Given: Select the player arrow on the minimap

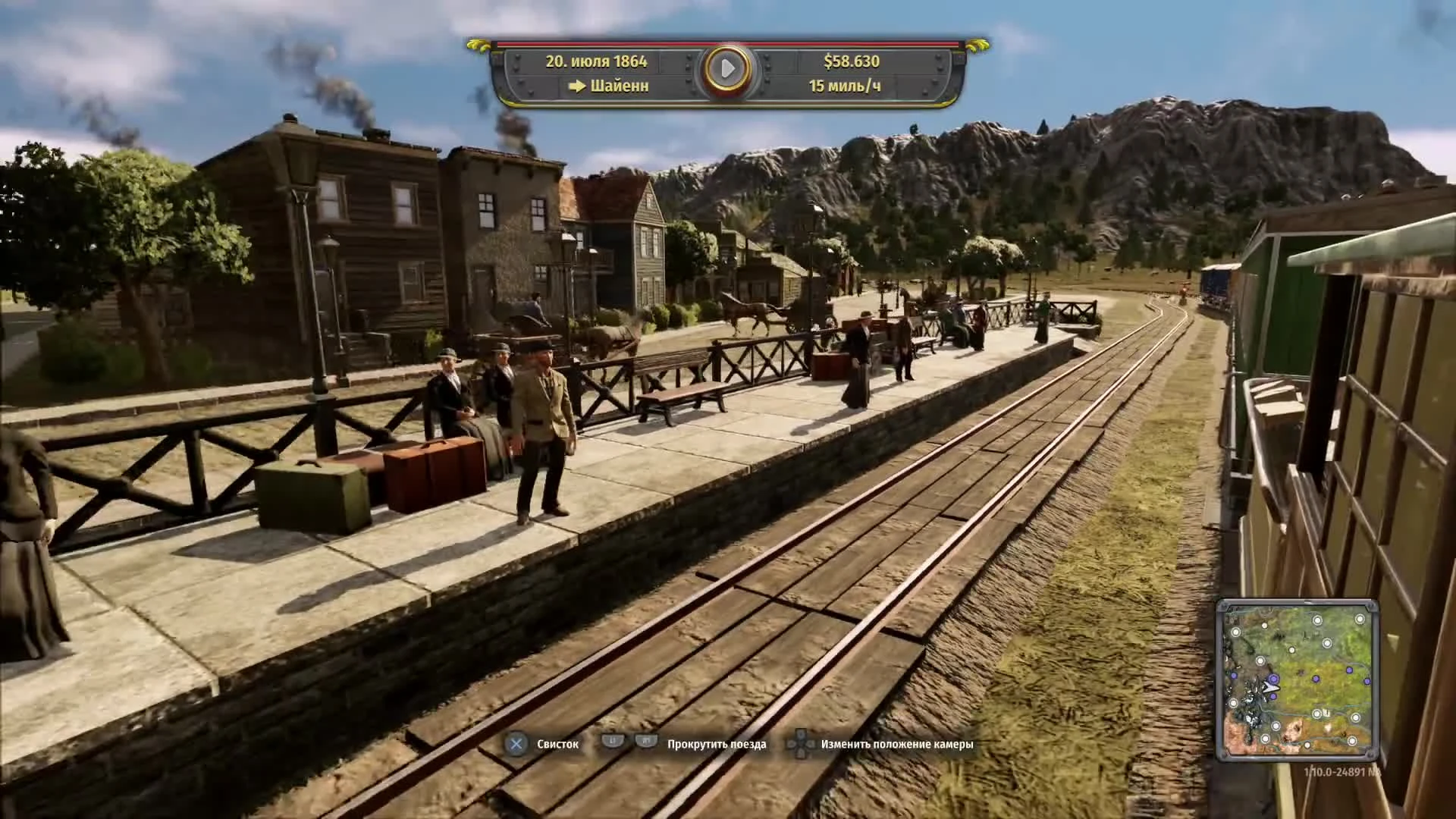Looking at the screenshot, I should [1271, 687].
